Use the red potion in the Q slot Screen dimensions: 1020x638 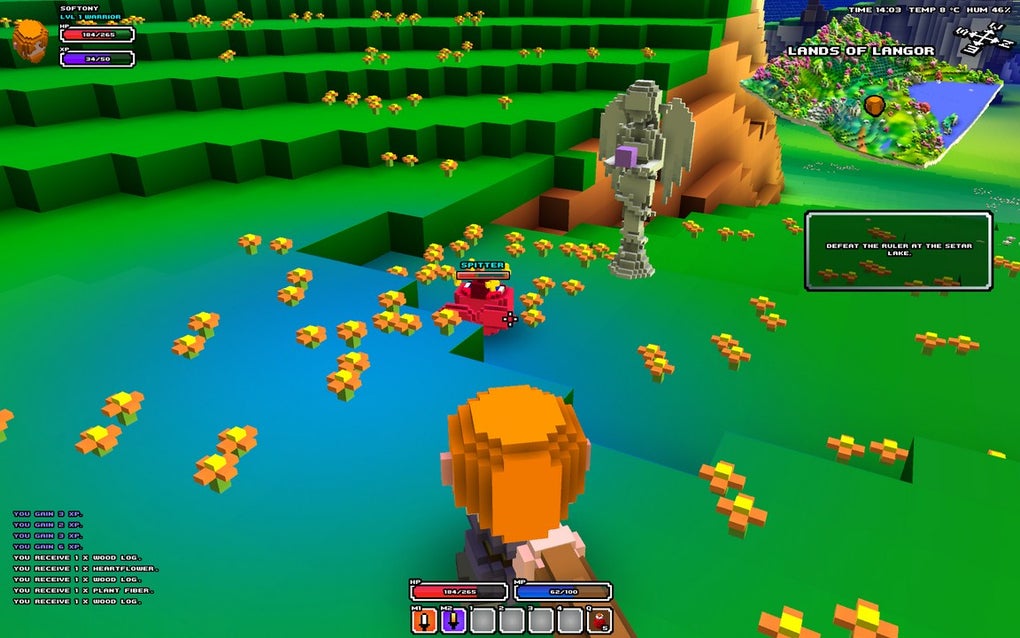tap(598, 621)
